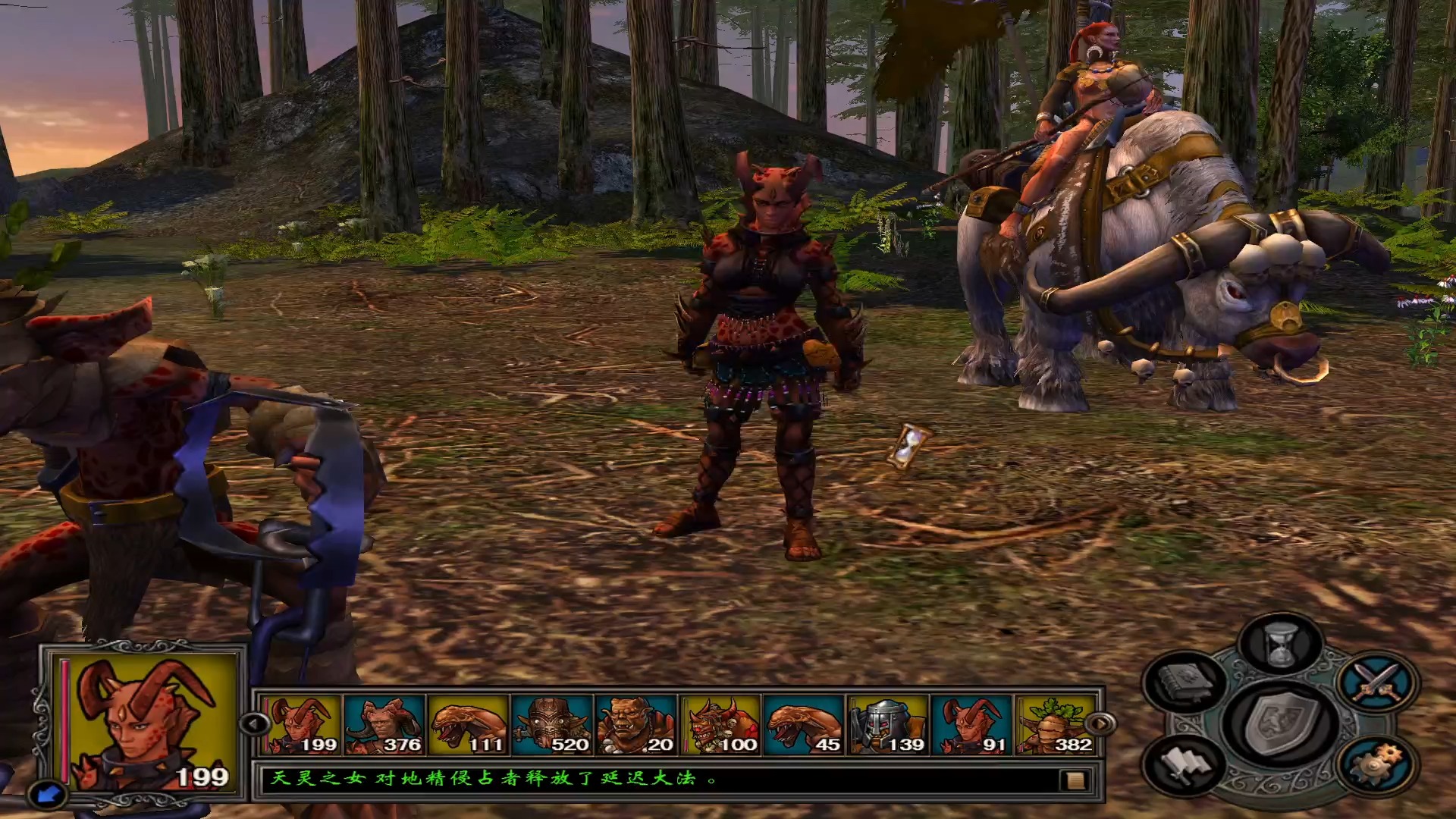Select the turn-queue unit with 376
This screenshot has height=819, width=1456.
(384, 725)
